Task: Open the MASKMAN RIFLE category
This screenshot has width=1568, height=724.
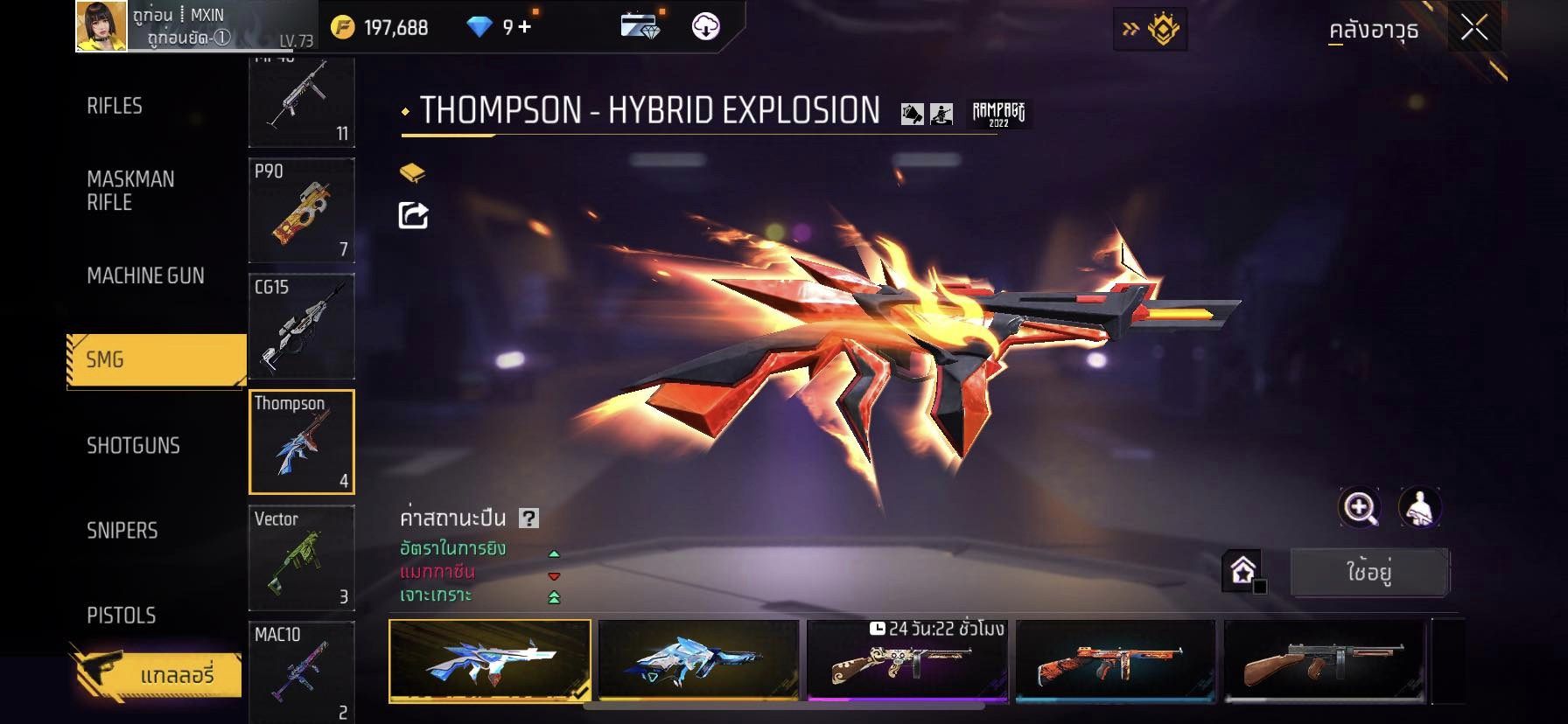Action: pyautogui.click(x=130, y=191)
